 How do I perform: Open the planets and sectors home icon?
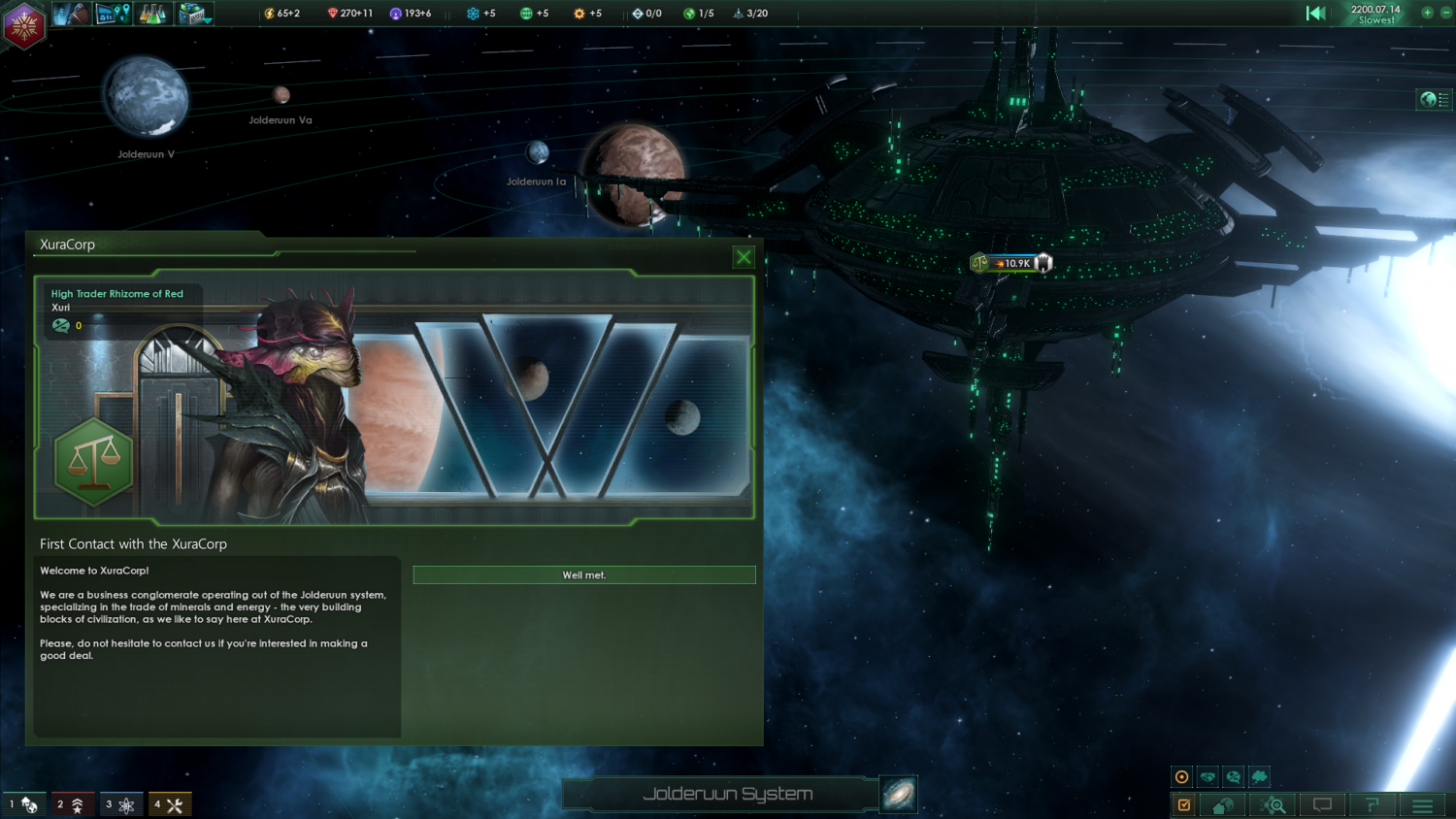[1223, 804]
